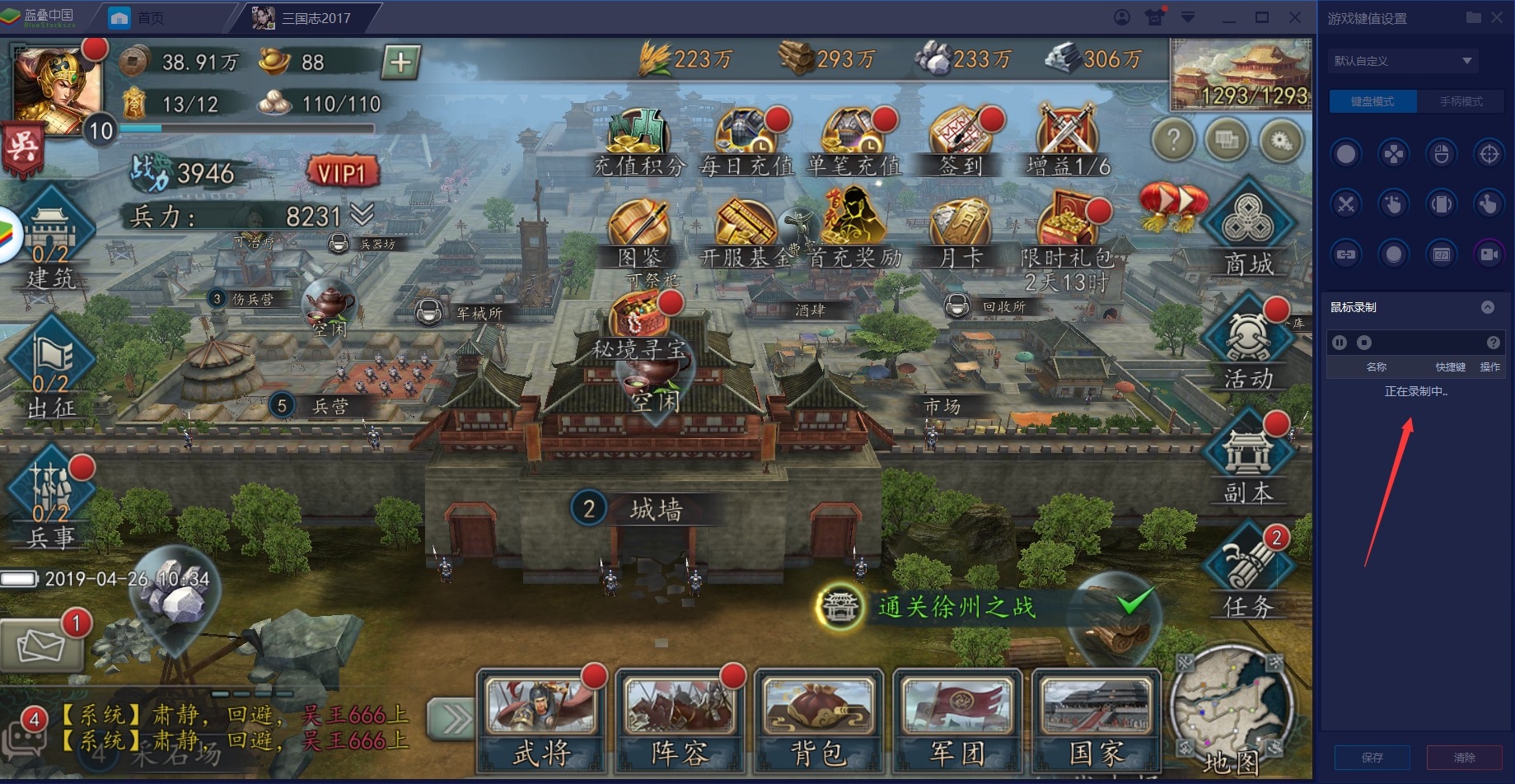Image resolution: width=1515 pixels, height=784 pixels.
Task: Open the 背包 bag menu
Action: pyautogui.click(x=818, y=719)
